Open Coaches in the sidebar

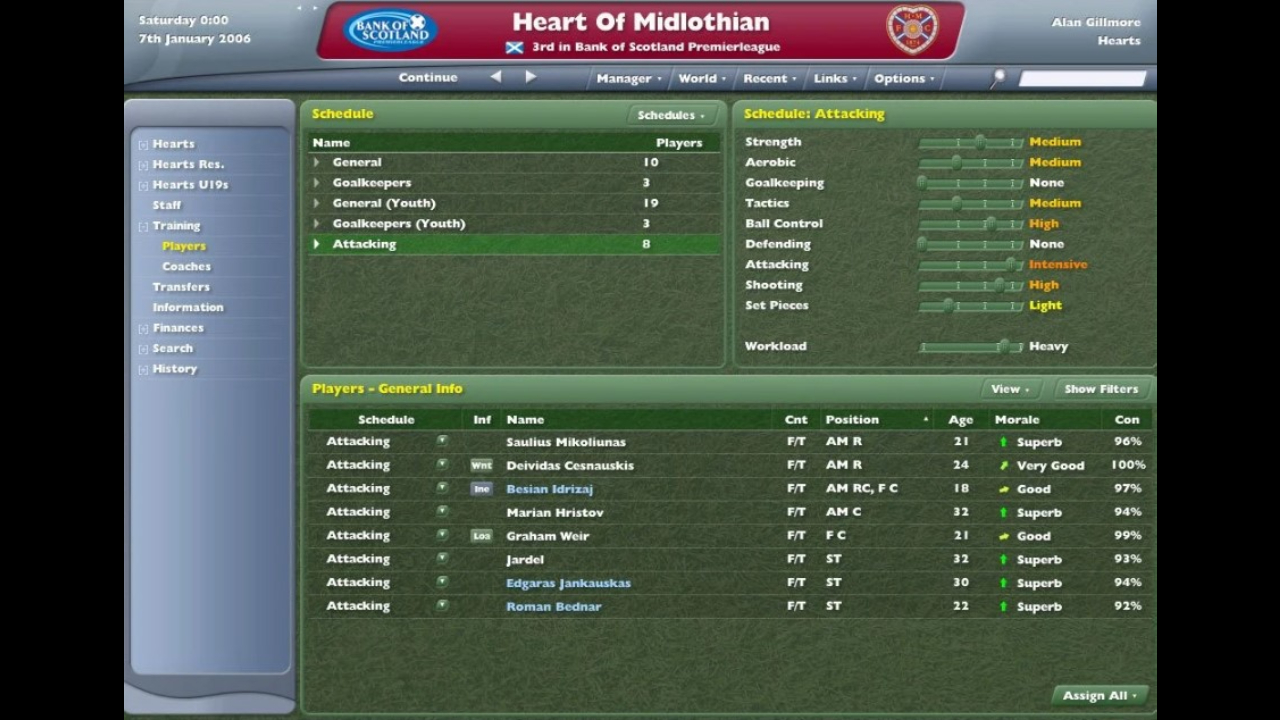click(186, 266)
